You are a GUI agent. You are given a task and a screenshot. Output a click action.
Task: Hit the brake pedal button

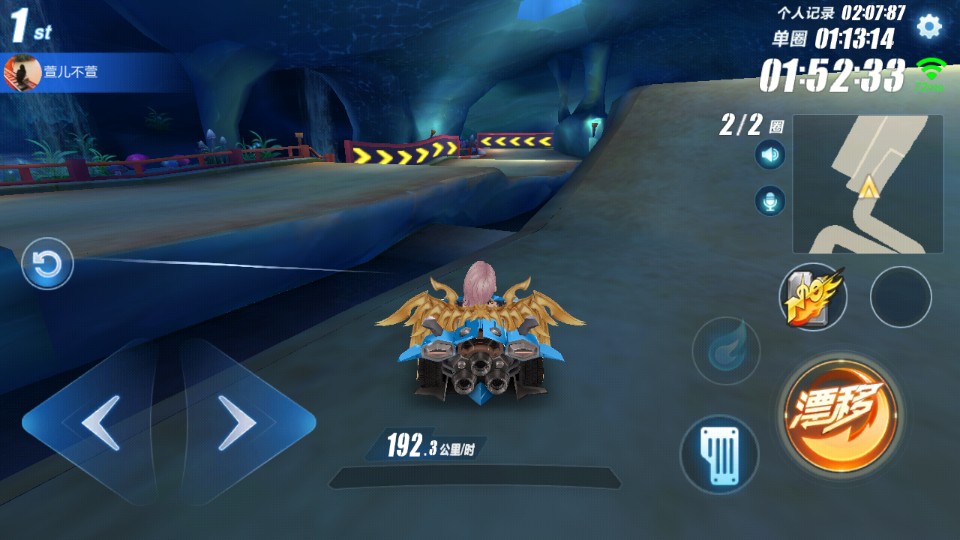[719, 455]
